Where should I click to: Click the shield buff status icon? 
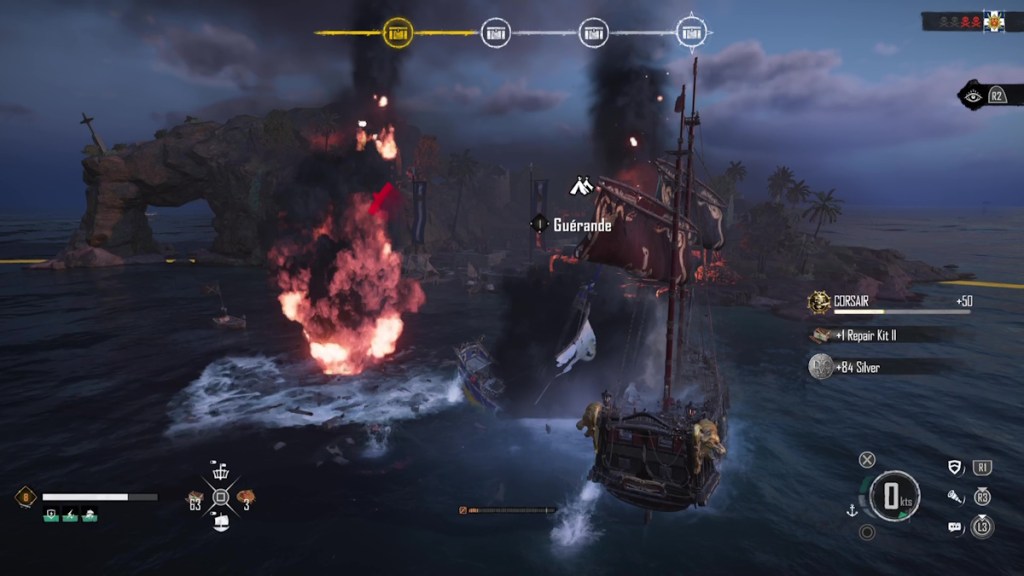51,515
